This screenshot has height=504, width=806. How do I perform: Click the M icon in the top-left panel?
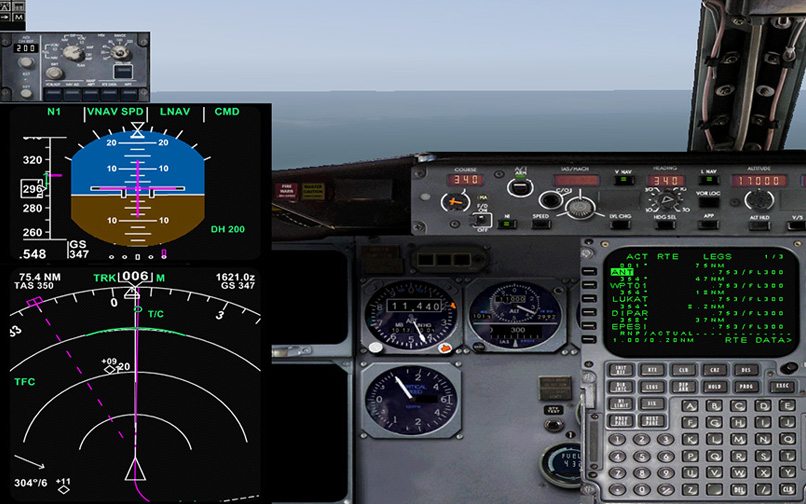tap(18, 17)
